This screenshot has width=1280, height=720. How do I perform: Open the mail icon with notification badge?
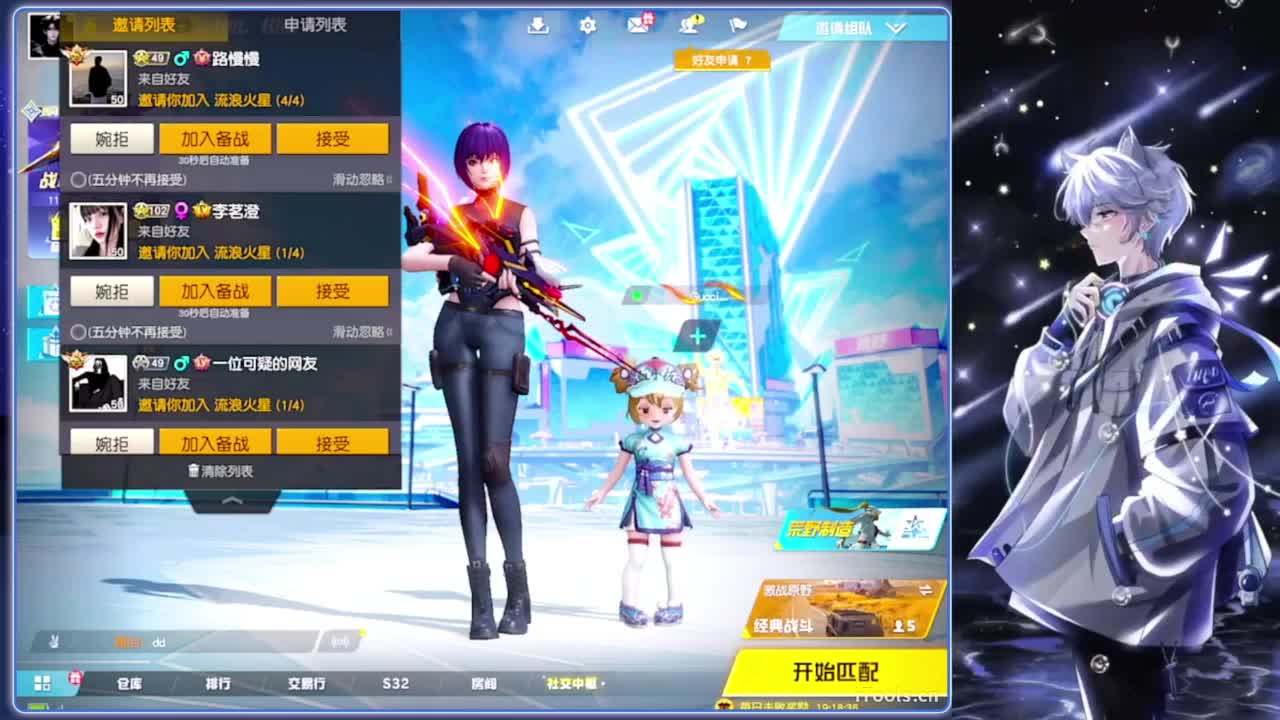click(x=637, y=28)
